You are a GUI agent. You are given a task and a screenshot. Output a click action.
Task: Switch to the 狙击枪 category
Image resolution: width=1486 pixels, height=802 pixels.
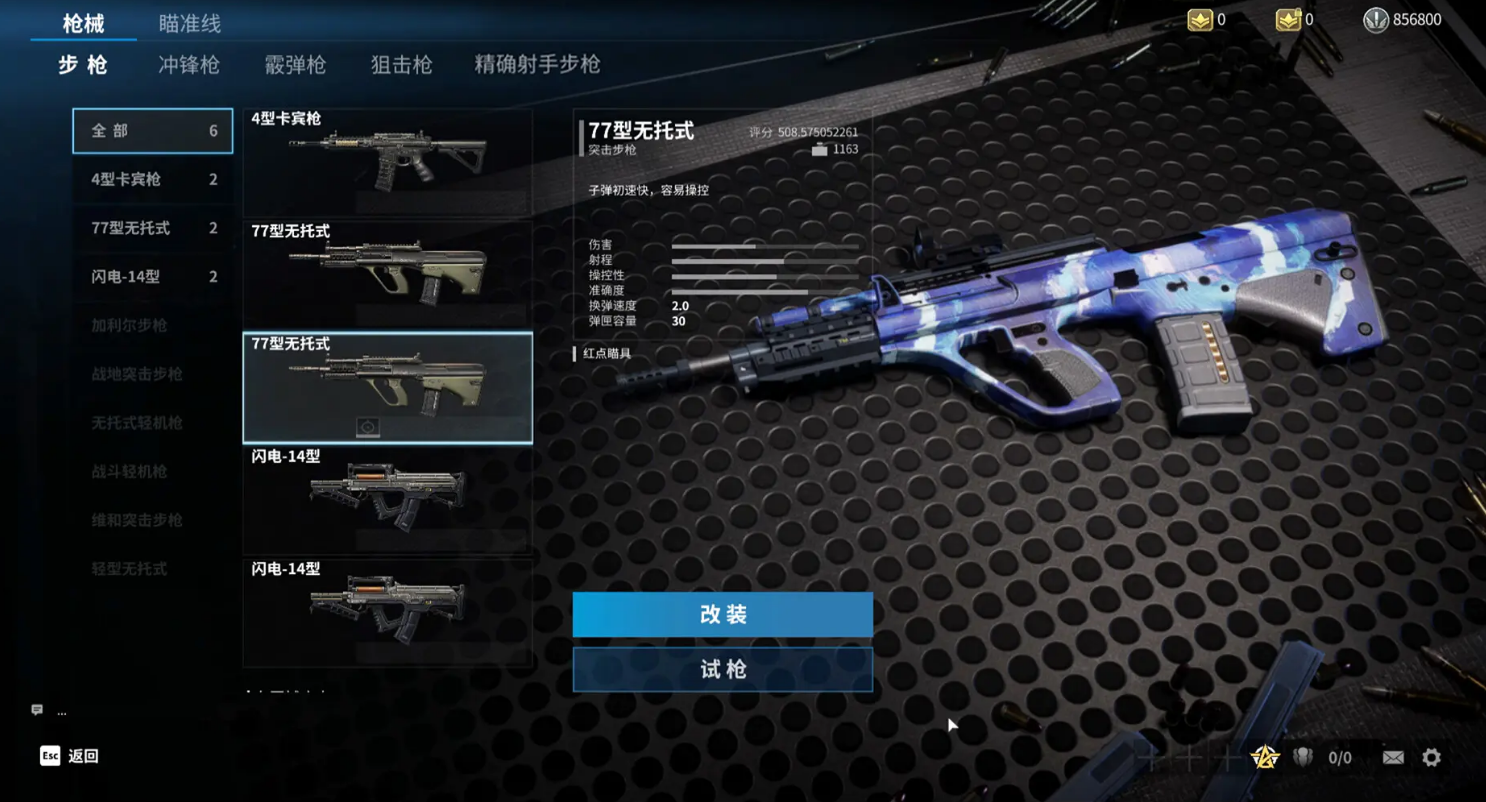[401, 65]
